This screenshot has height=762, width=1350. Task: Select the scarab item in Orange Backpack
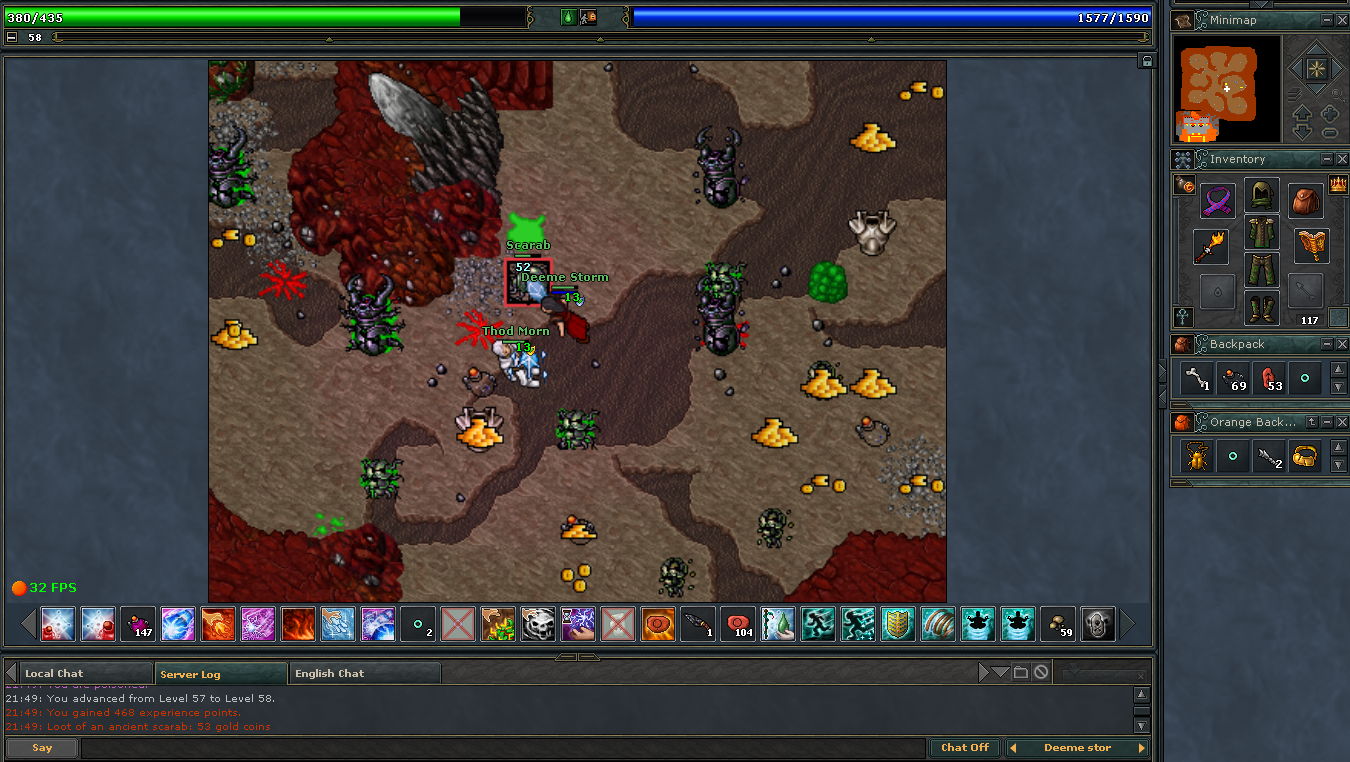(x=1196, y=456)
